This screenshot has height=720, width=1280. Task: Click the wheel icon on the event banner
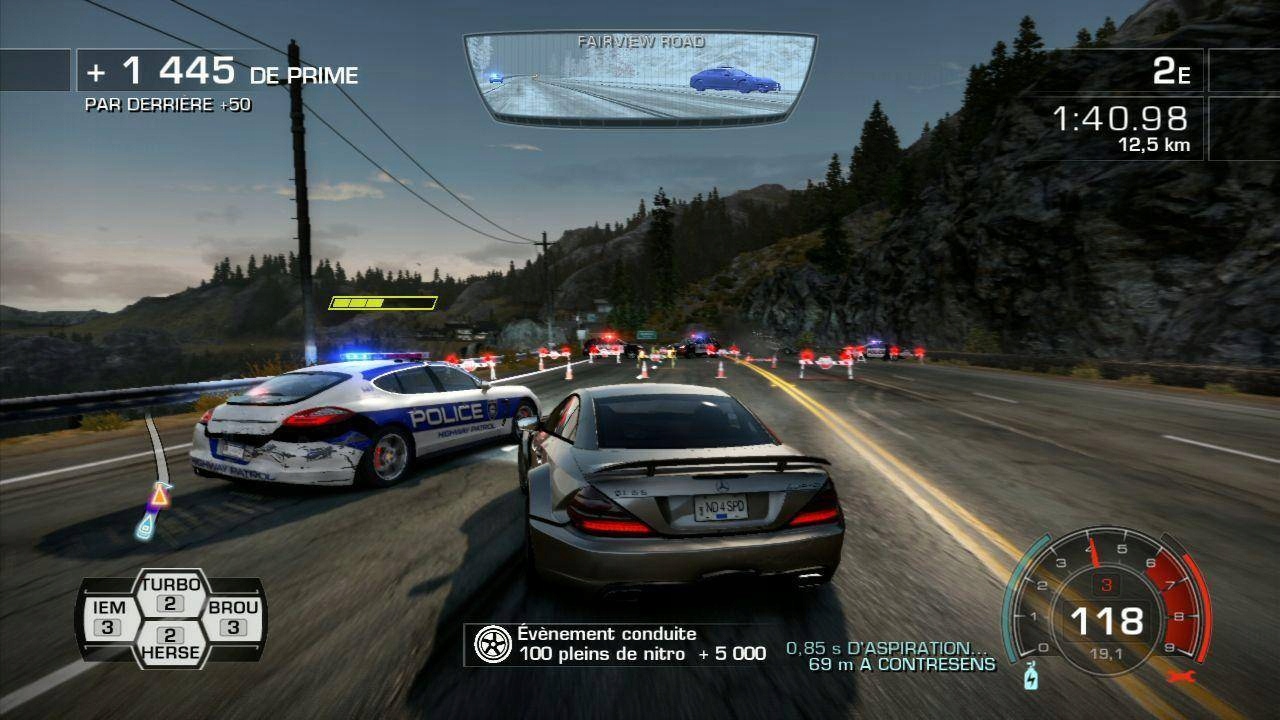(x=491, y=642)
